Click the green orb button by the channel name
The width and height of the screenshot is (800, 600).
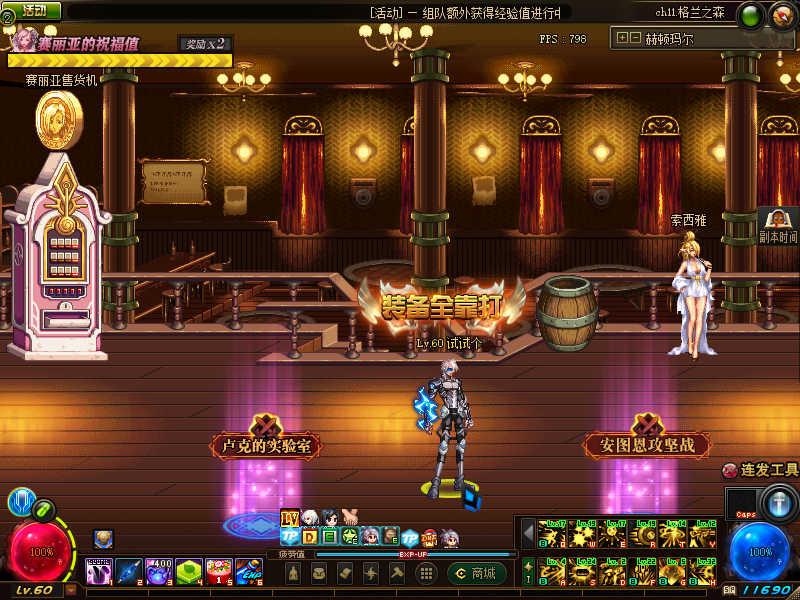(752, 14)
